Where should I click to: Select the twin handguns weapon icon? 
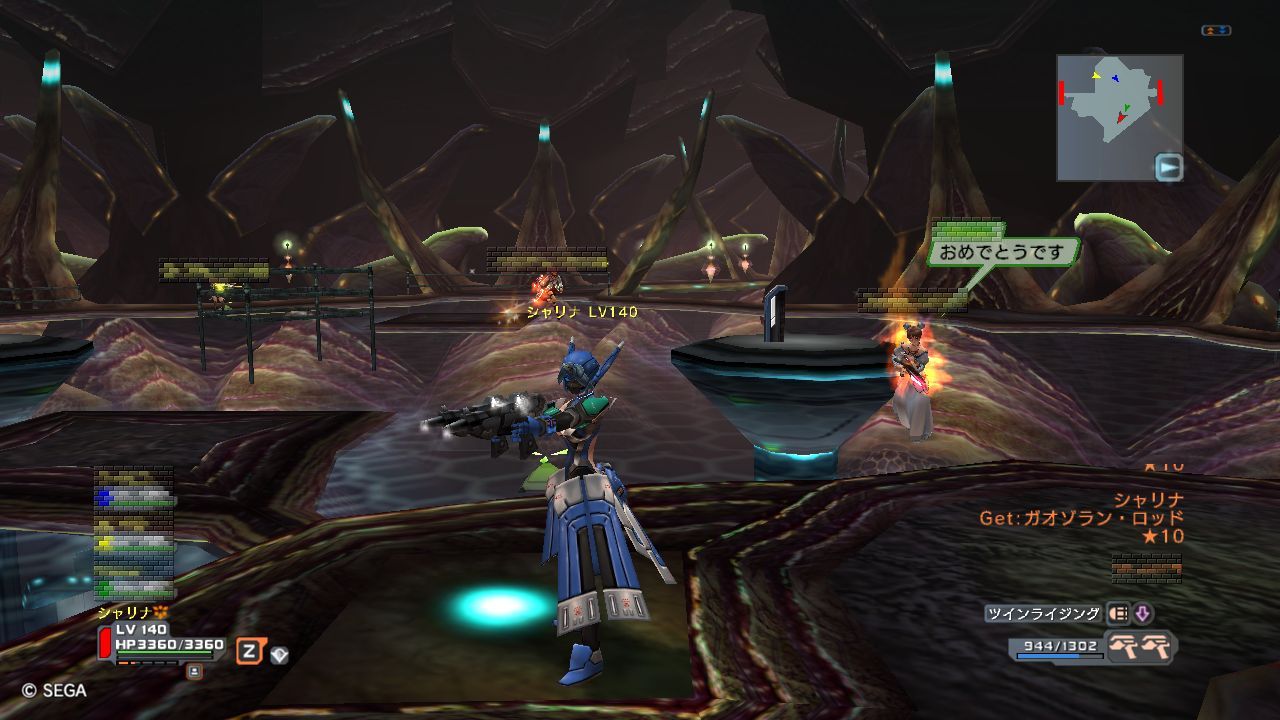[x=1141, y=646]
